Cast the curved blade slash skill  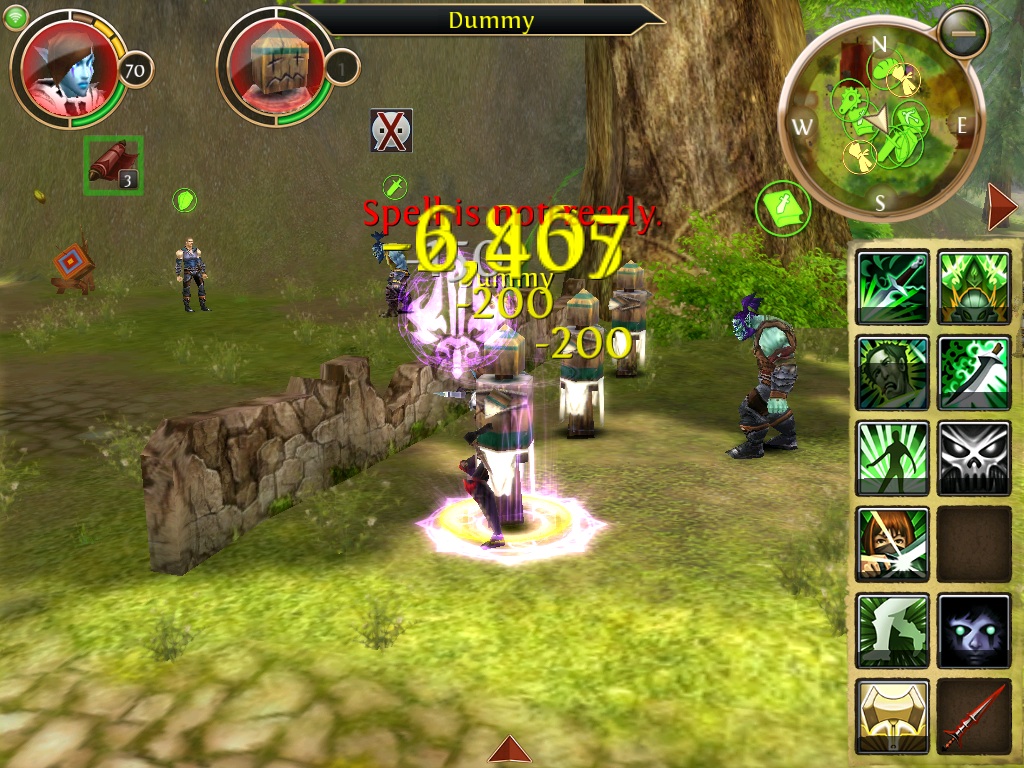point(973,372)
